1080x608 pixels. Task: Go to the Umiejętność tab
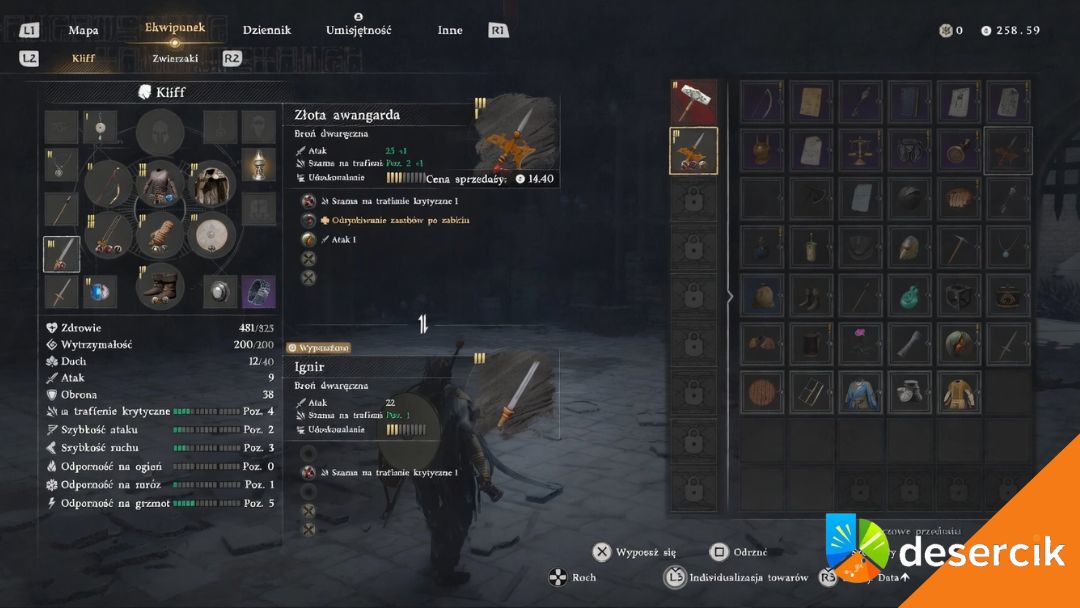tap(358, 30)
